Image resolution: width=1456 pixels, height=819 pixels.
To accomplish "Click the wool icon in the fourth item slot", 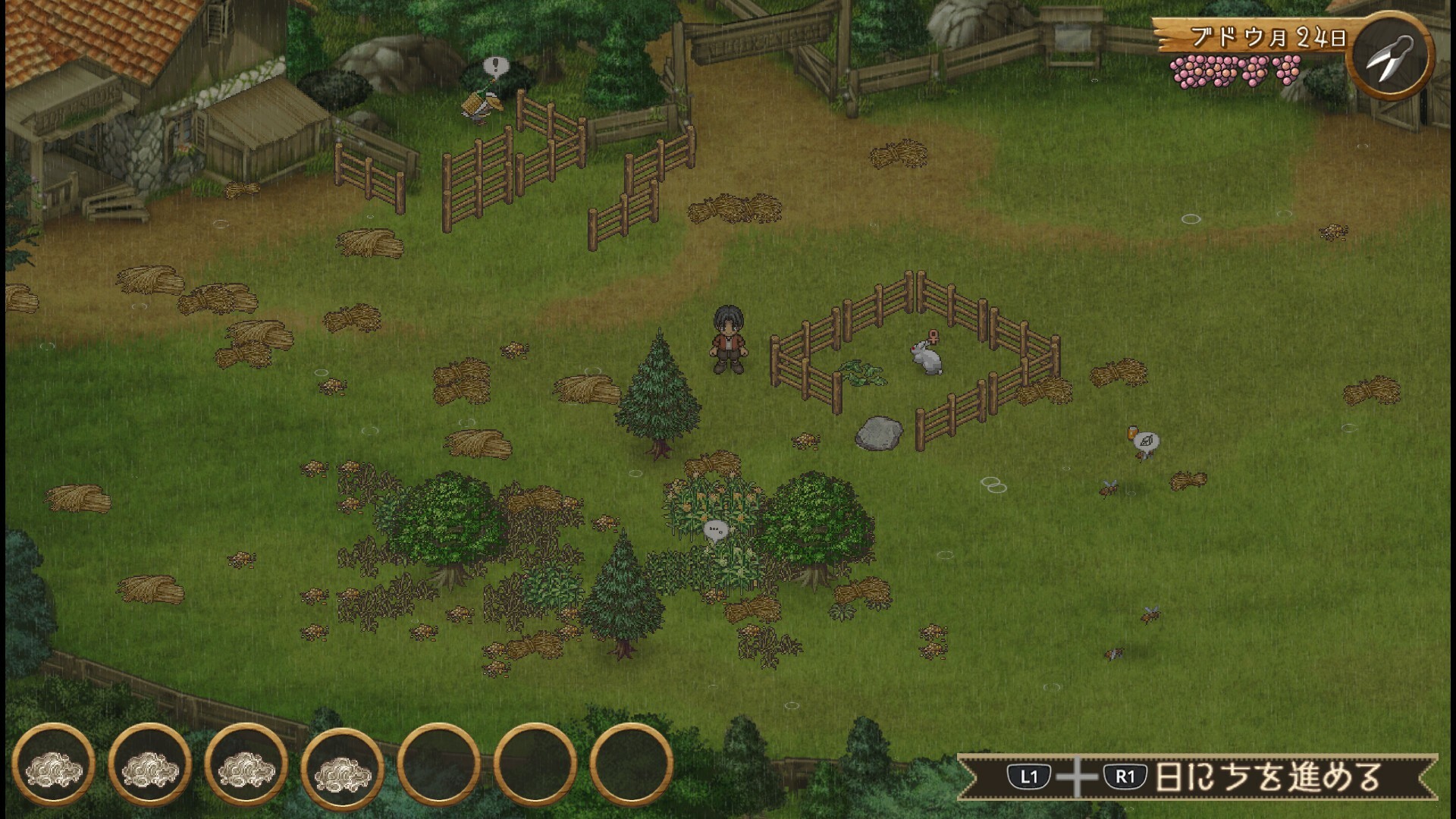I will (x=343, y=771).
